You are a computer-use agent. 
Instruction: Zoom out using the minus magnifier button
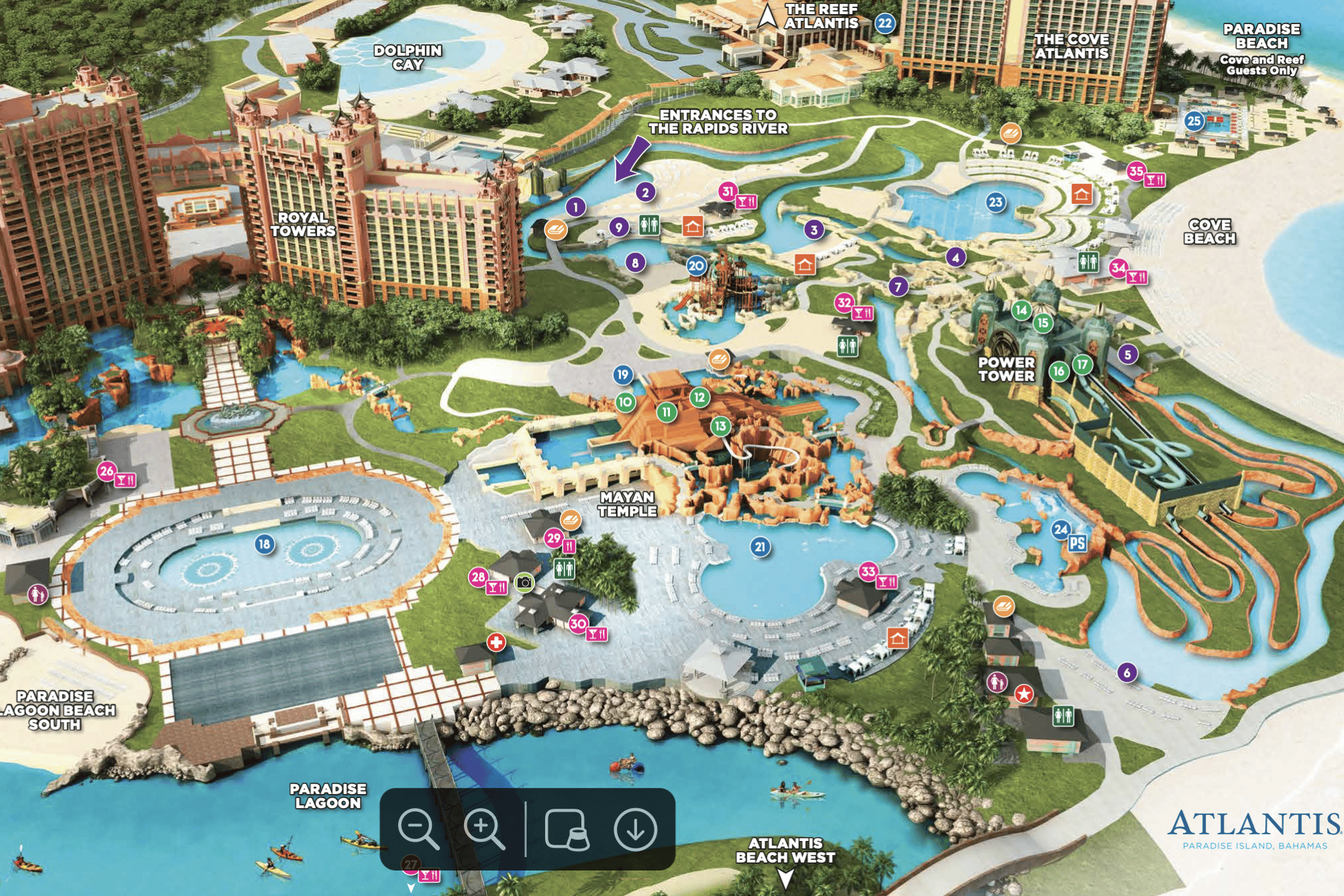(418, 829)
